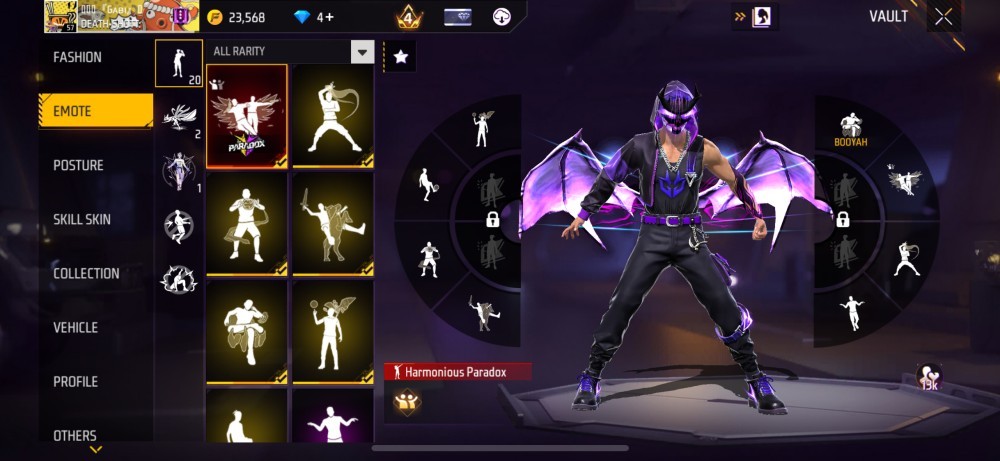Viewport: 1000px width, 461px height.
Task: Choose the emote sub-tab showing 20 items
Action: tap(179, 64)
